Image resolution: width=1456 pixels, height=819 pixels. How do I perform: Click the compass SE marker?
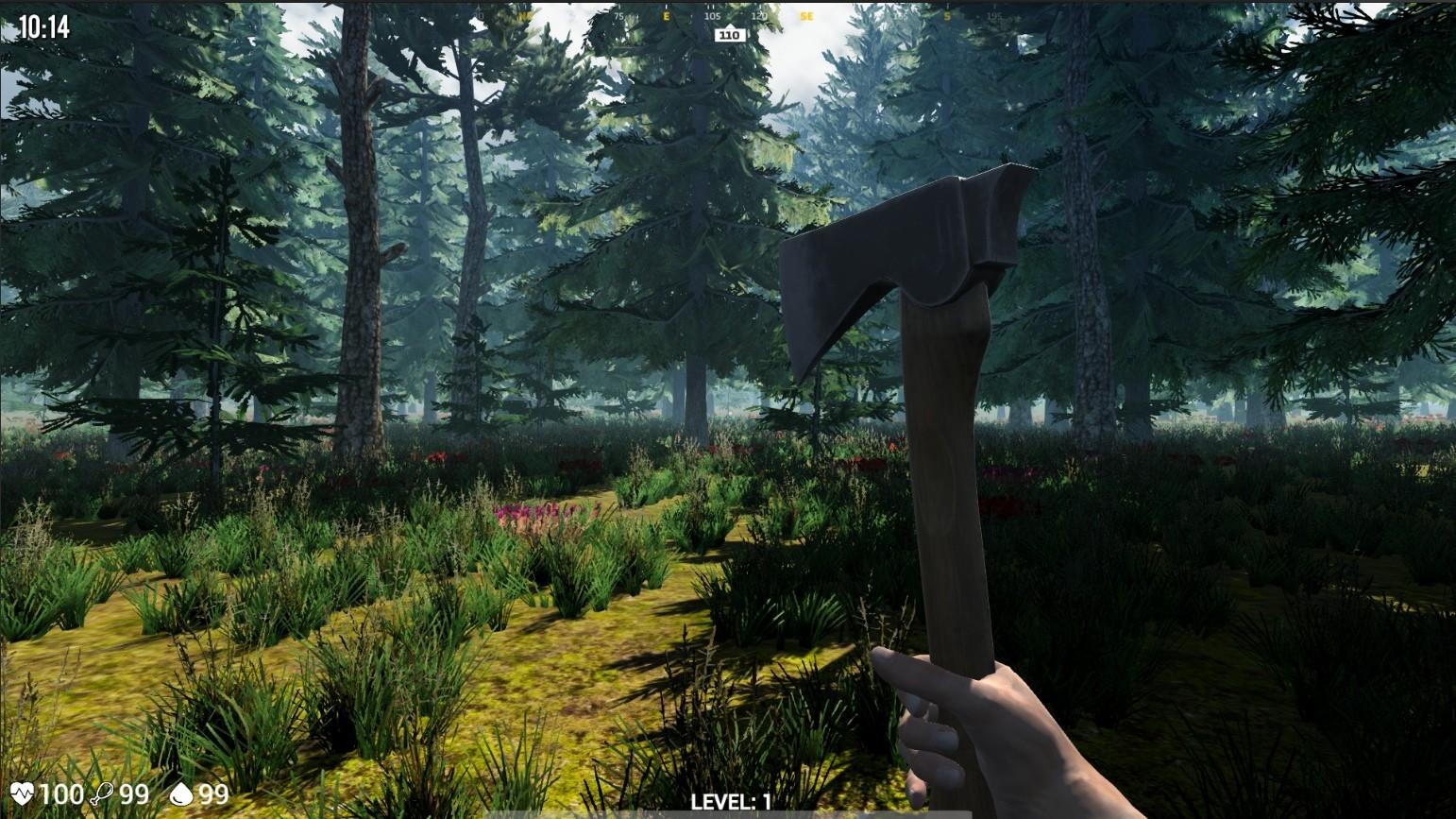[806, 16]
